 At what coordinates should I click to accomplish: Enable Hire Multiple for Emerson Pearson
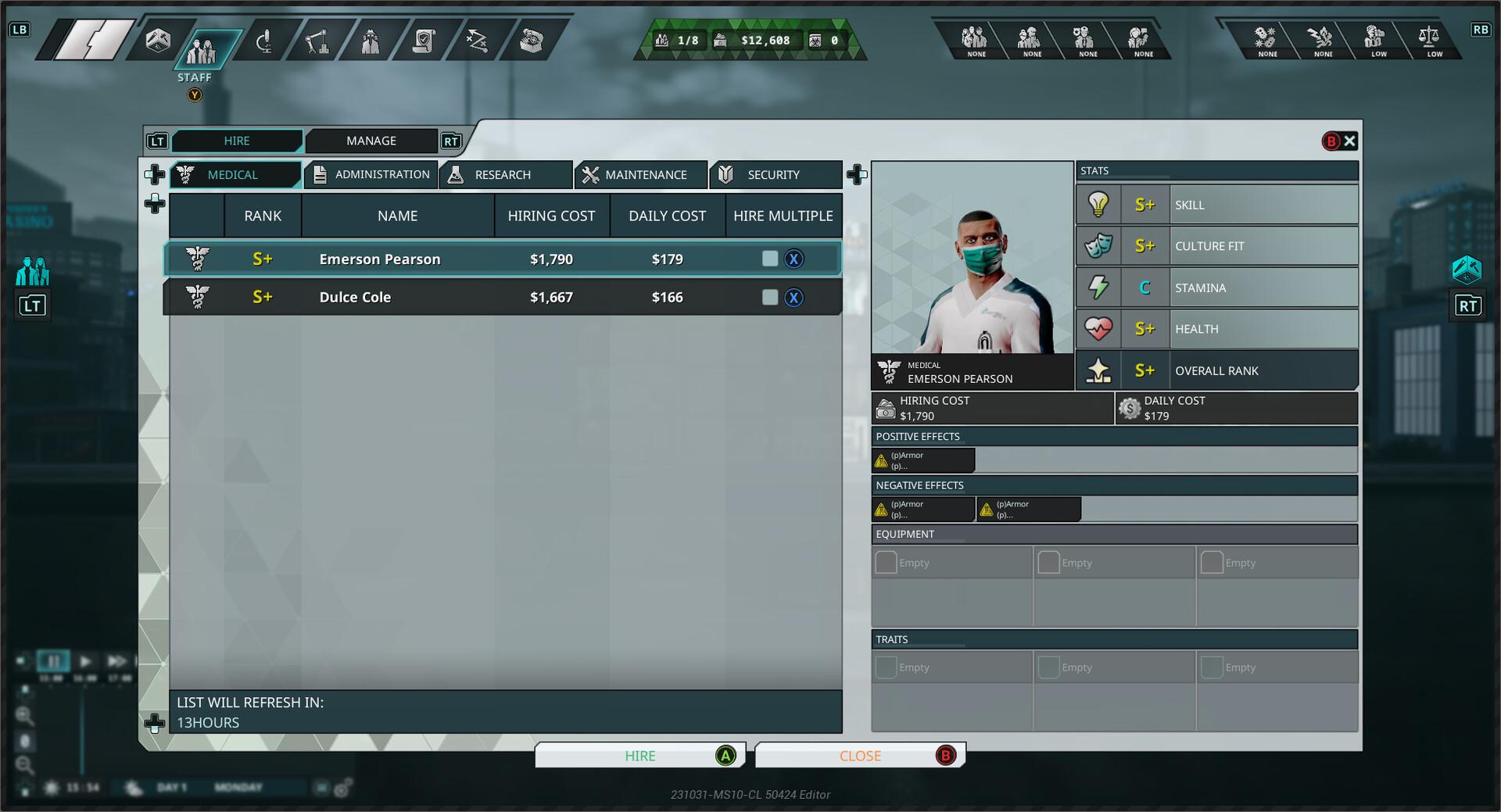point(768,259)
